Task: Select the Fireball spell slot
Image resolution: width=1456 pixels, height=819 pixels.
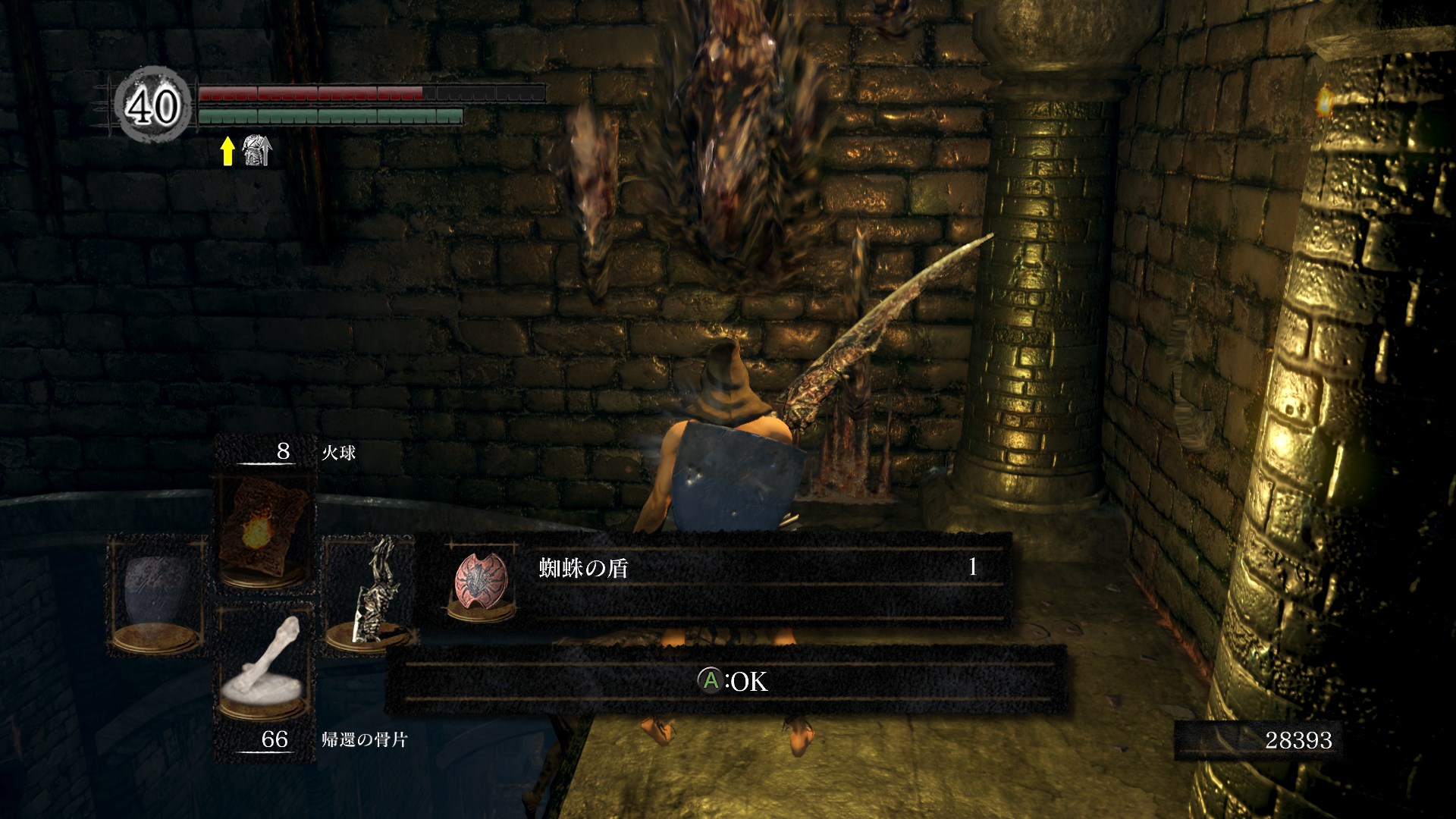Action: pyautogui.click(x=263, y=531)
